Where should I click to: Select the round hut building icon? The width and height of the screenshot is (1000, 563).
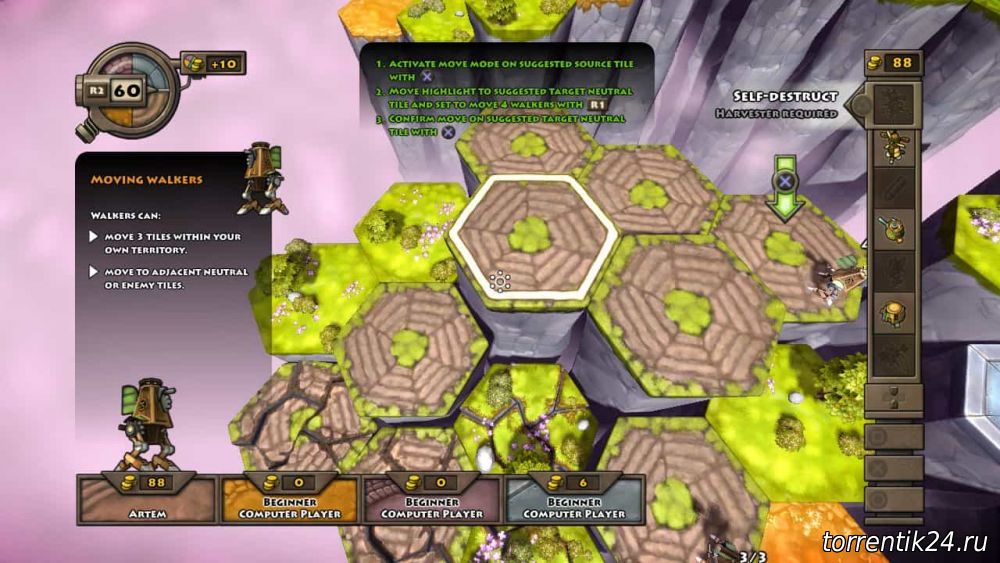(892, 313)
